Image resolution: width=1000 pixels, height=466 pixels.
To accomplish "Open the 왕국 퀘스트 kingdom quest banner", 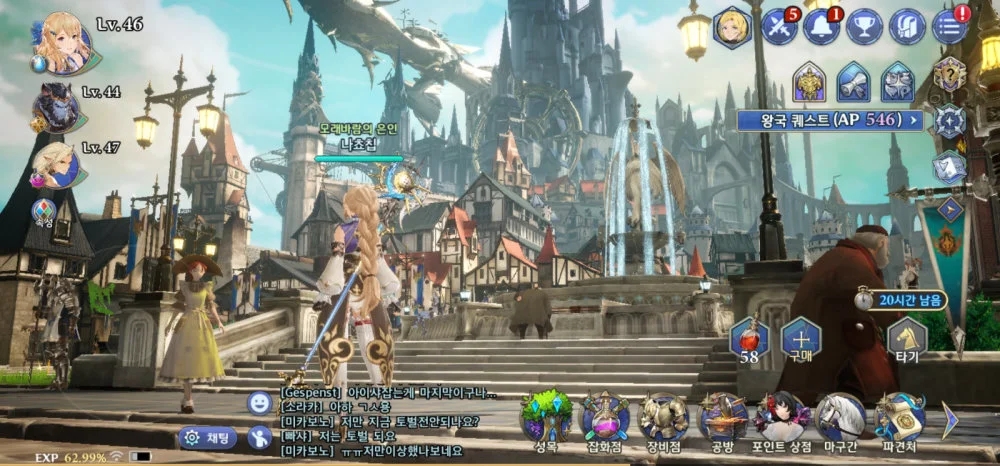I will tap(830, 121).
